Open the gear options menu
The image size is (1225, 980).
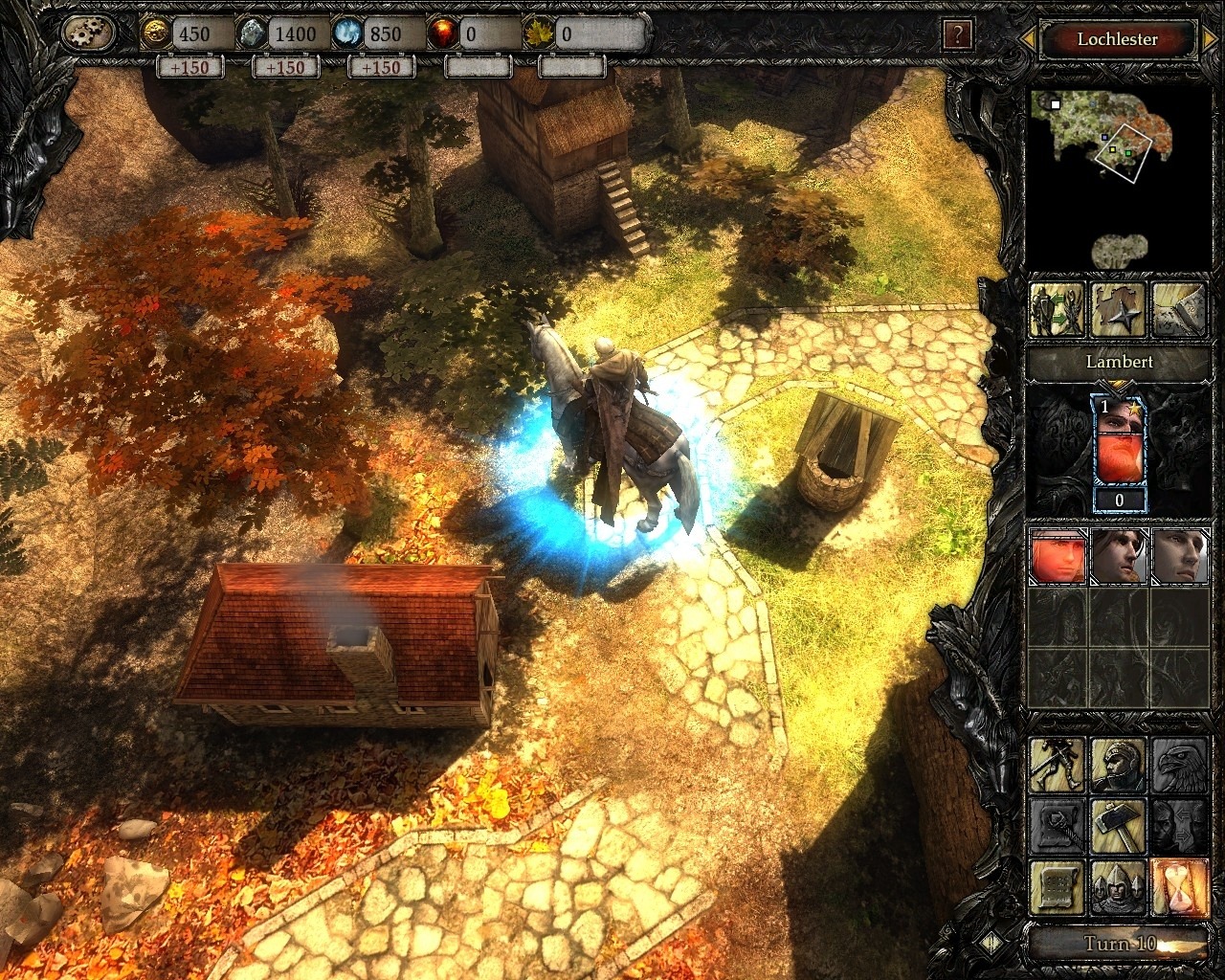(89, 34)
